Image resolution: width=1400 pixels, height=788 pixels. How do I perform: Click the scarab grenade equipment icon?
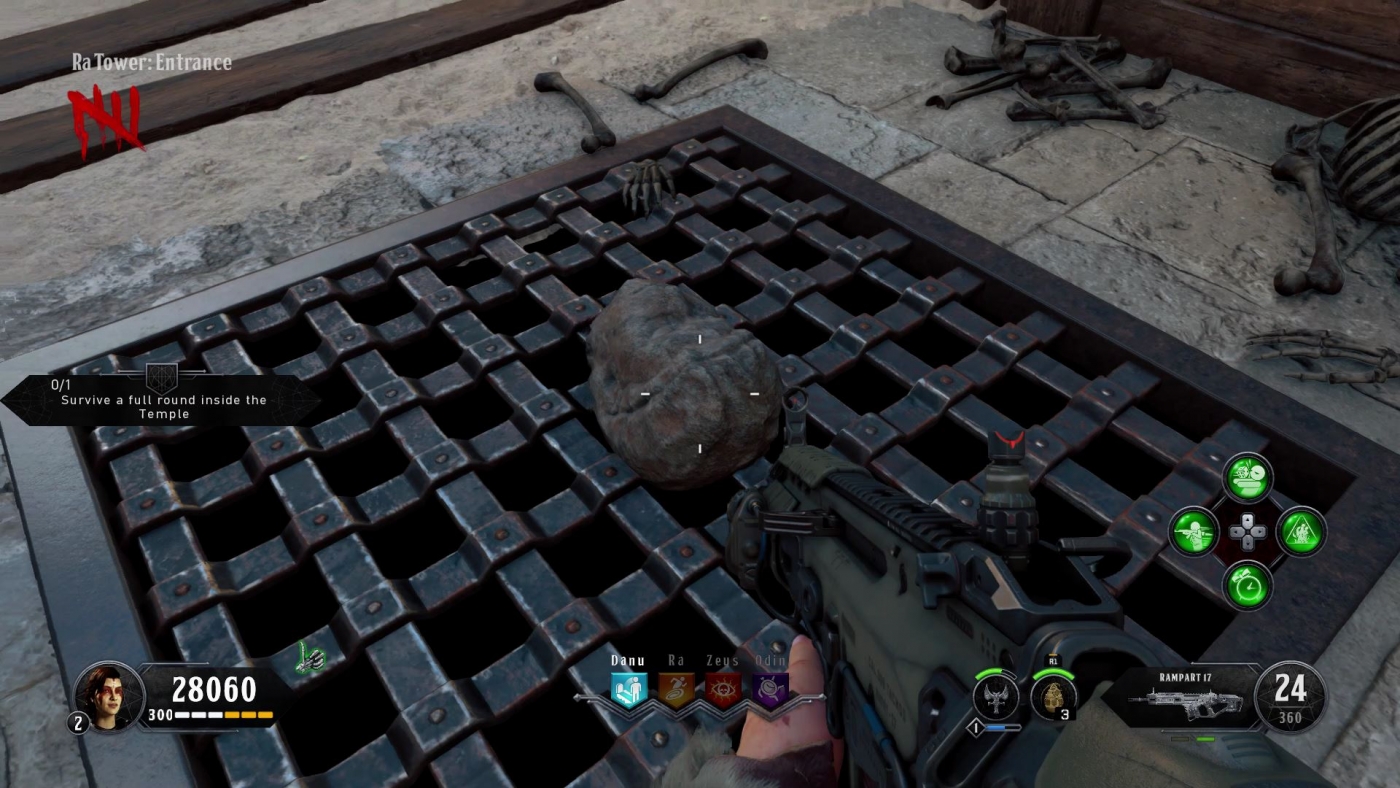click(1053, 696)
